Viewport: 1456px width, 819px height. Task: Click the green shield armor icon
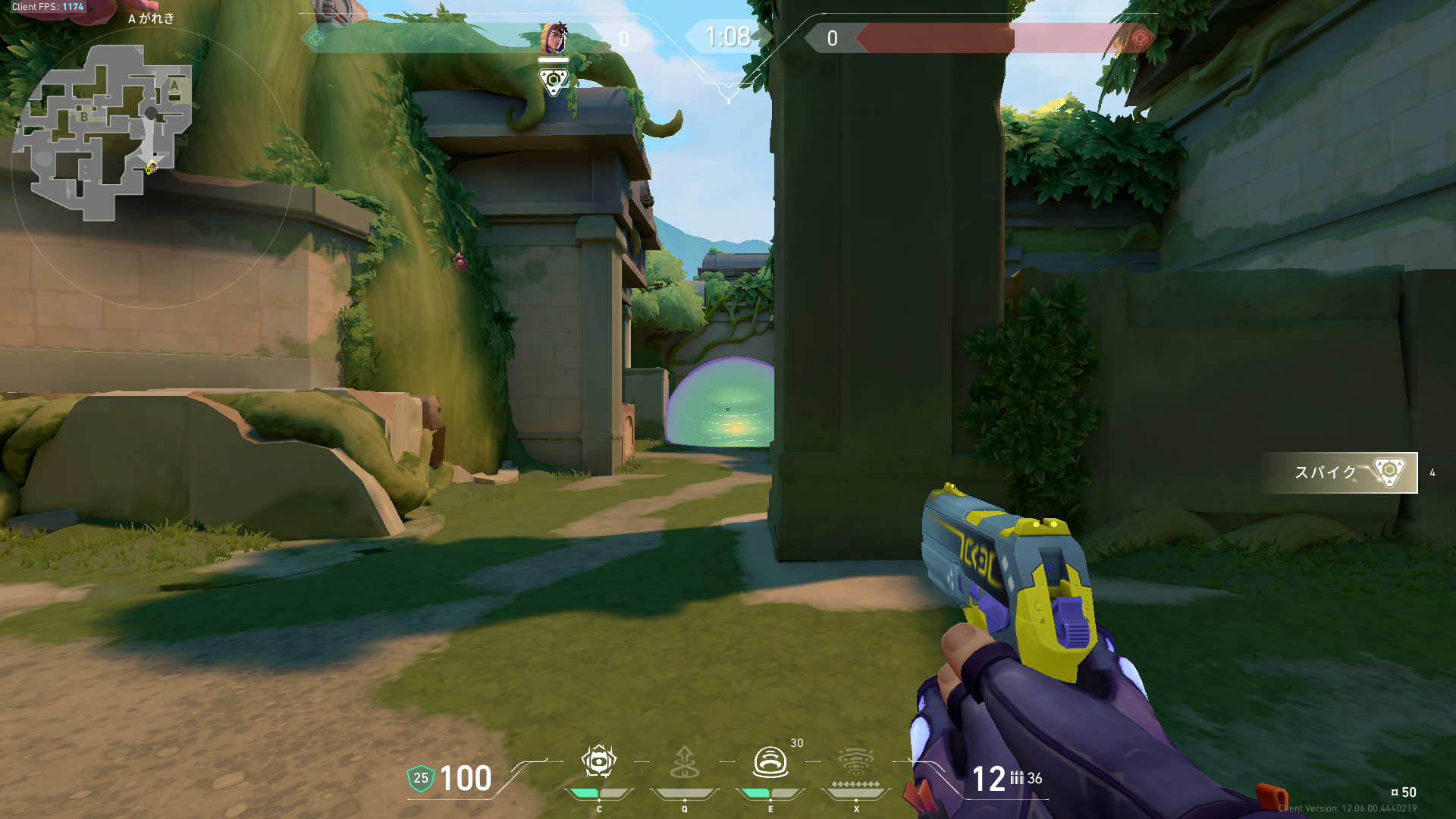(x=420, y=778)
